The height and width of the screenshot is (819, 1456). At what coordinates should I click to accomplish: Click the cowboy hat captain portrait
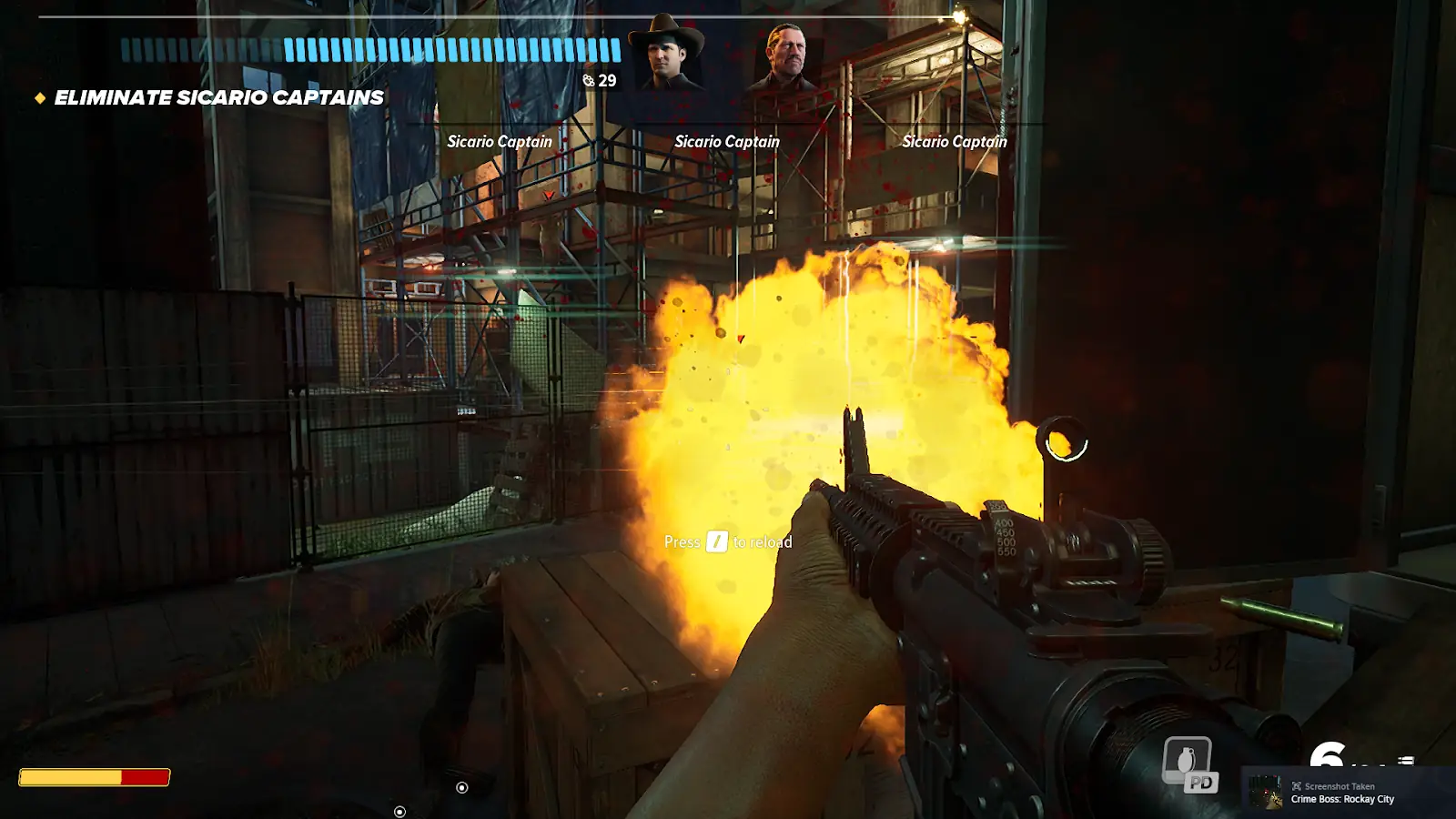click(672, 54)
